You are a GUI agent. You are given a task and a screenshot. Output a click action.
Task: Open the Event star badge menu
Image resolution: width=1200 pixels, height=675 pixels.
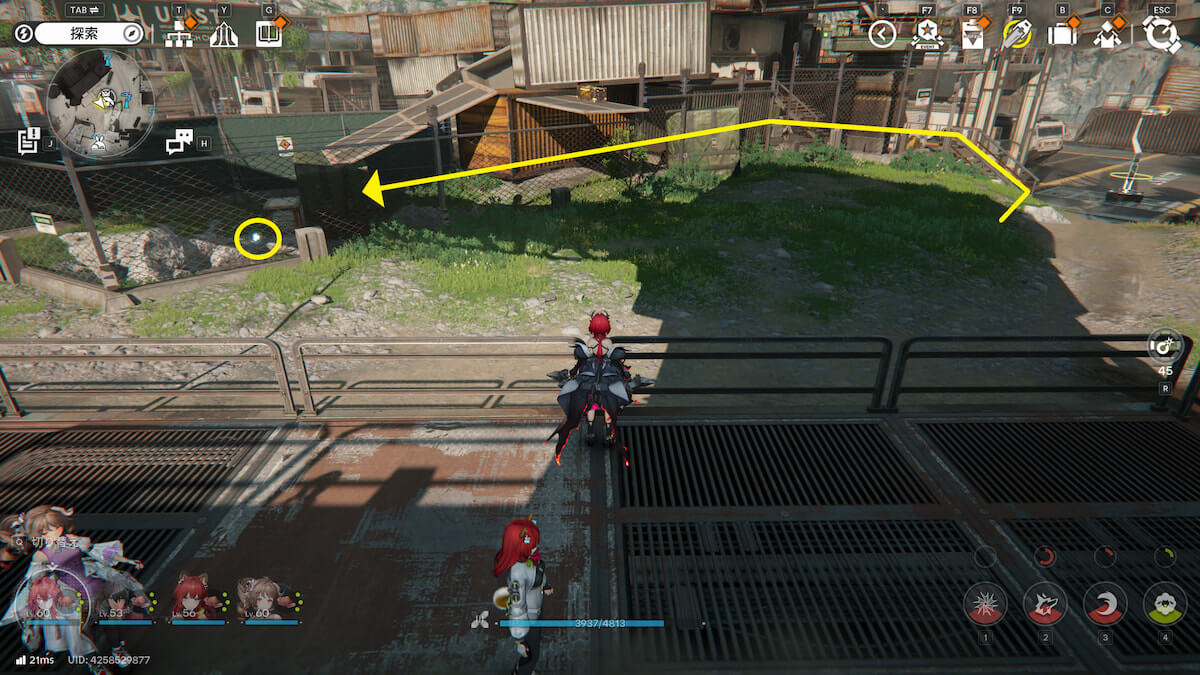tap(927, 35)
